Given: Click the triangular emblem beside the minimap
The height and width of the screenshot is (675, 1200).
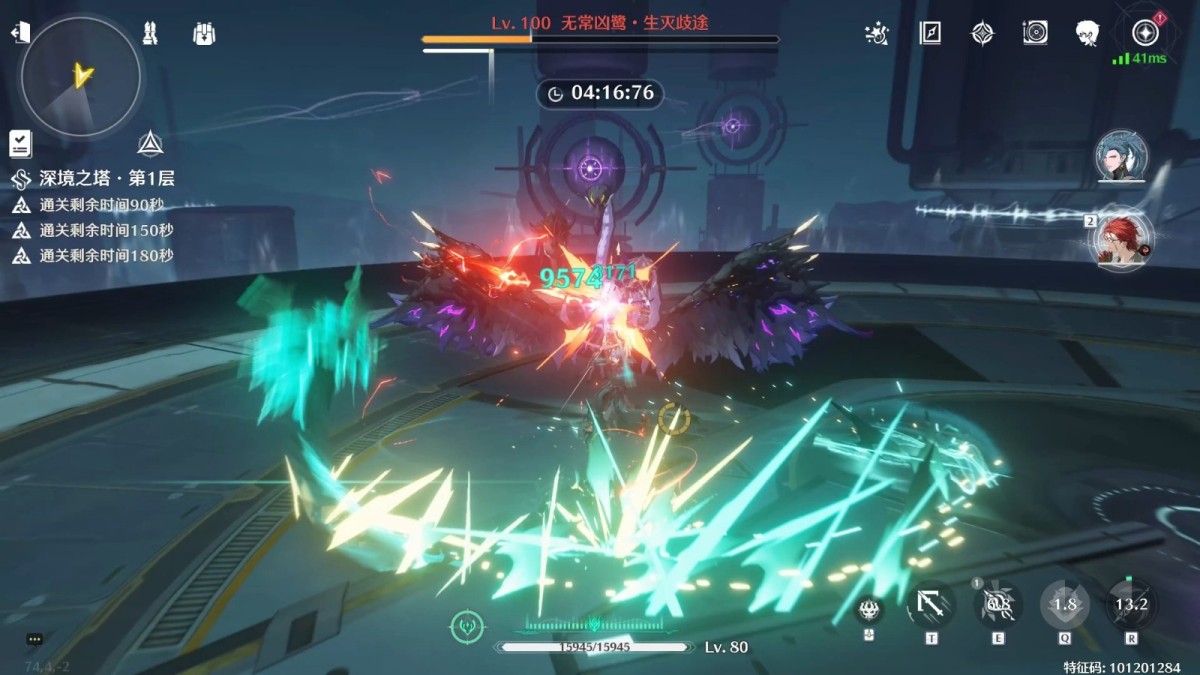Looking at the screenshot, I should 151,144.
